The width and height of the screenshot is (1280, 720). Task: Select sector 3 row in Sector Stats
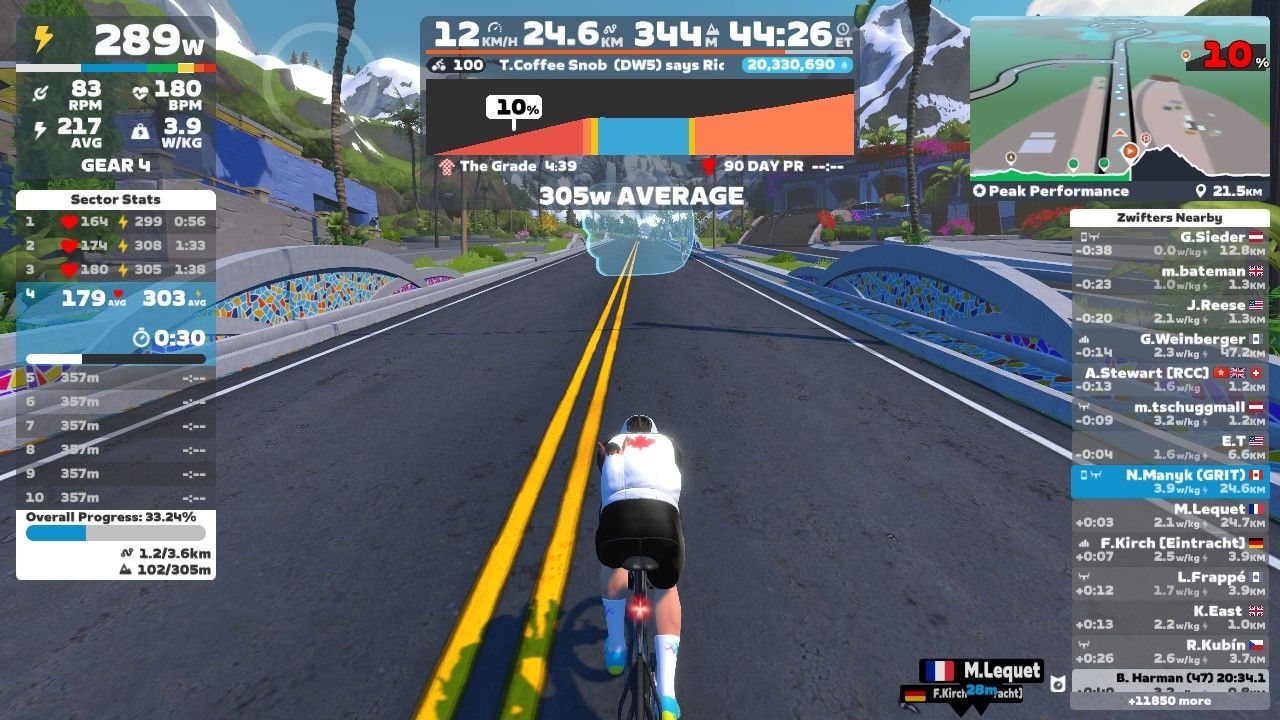(x=116, y=269)
